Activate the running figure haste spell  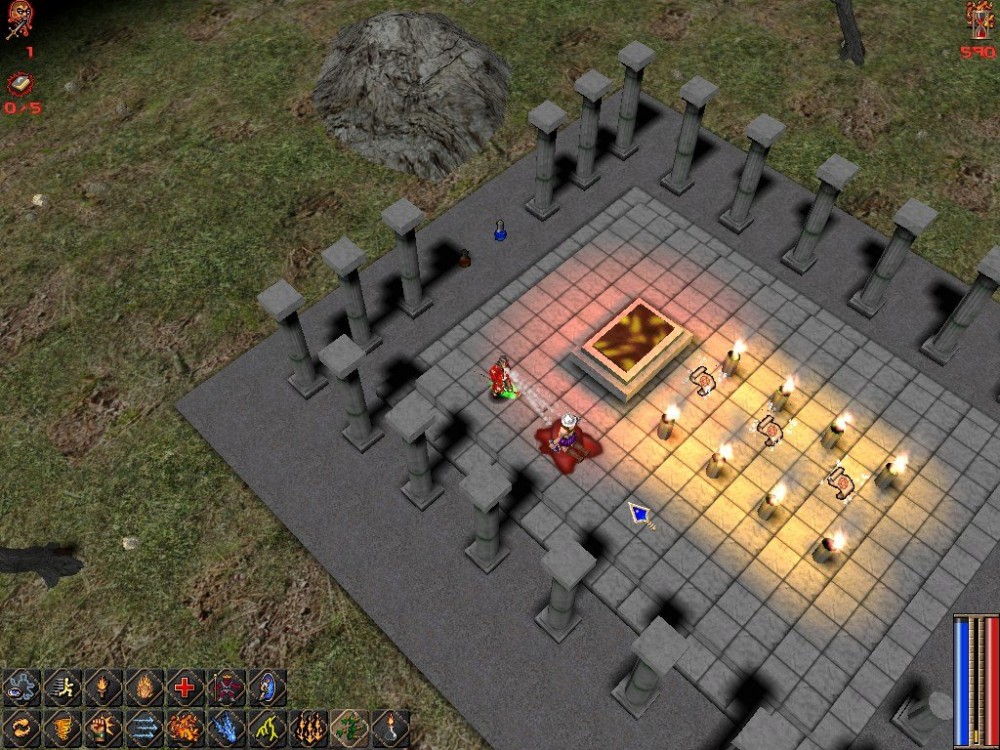(62, 688)
